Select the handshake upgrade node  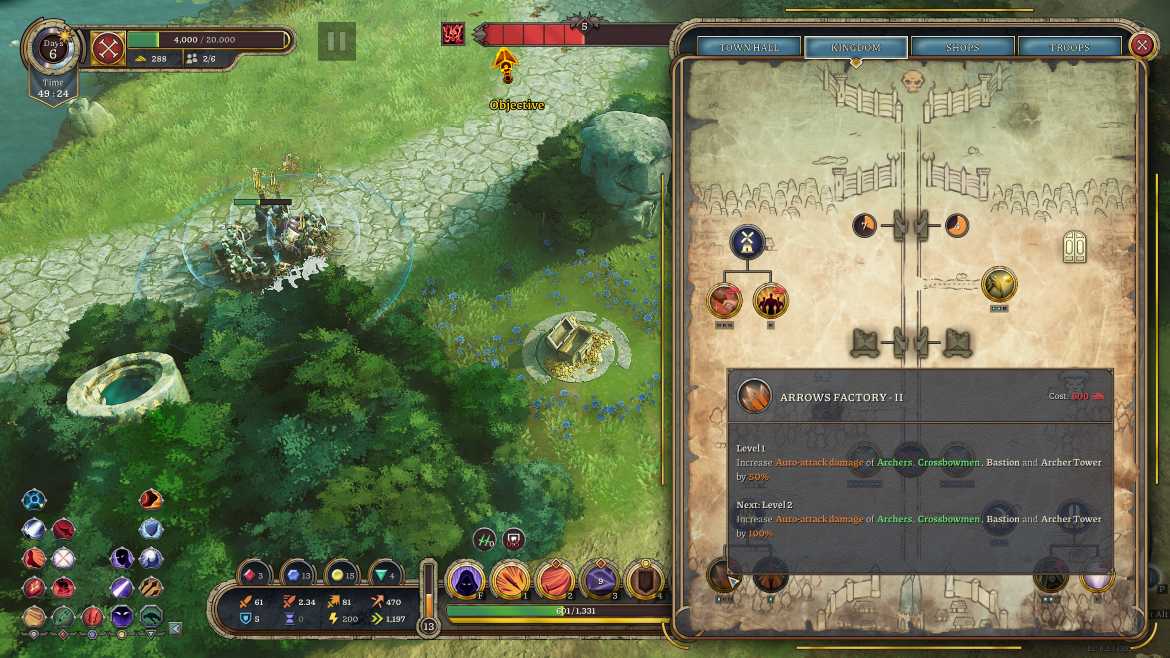725,299
